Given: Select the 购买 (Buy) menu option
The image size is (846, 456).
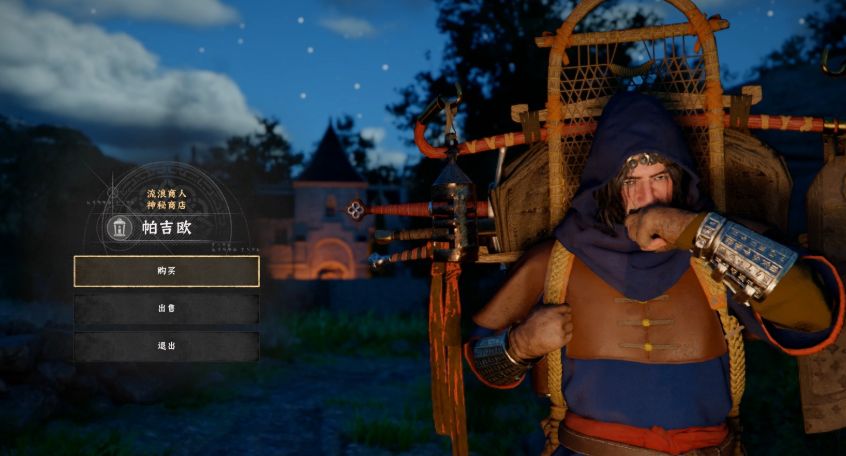Looking at the screenshot, I should coord(166,271).
